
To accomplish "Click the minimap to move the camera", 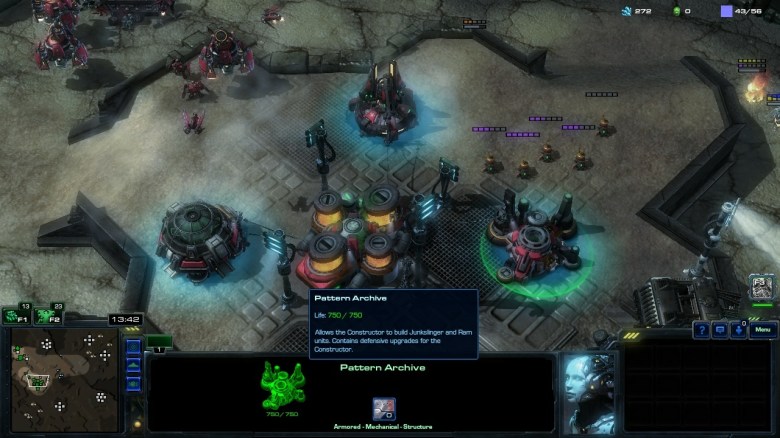I will pyautogui.click(x=60, y=372).
